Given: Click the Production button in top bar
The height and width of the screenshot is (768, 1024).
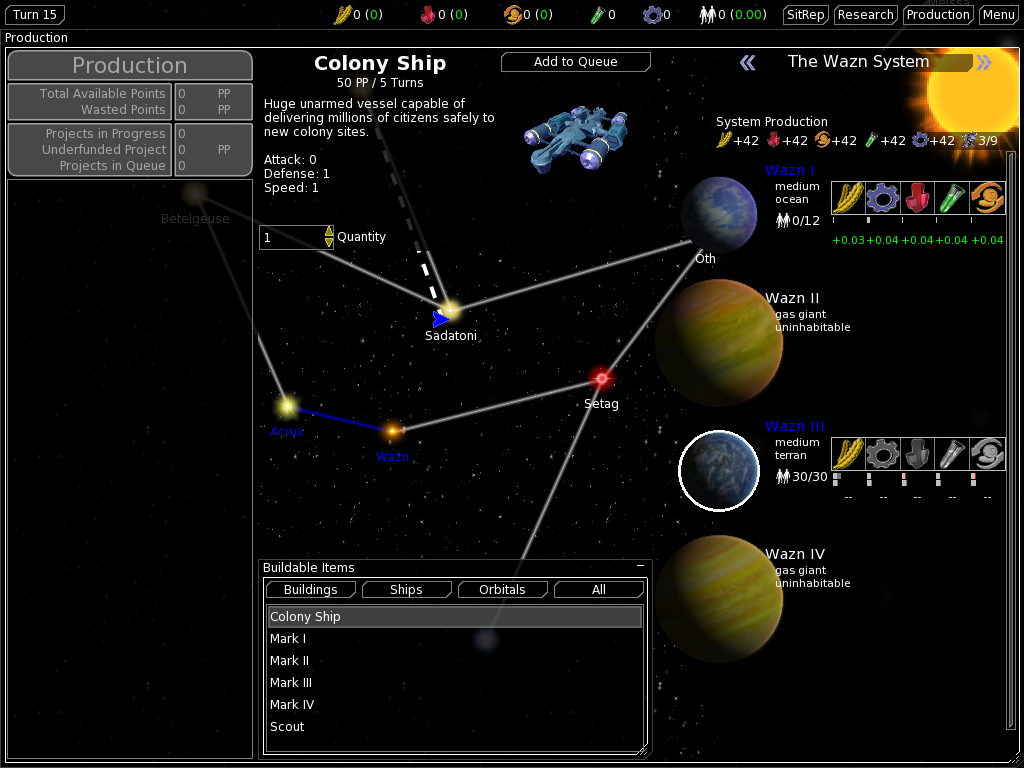Looking at the screenshot, I should coord(938,15).
